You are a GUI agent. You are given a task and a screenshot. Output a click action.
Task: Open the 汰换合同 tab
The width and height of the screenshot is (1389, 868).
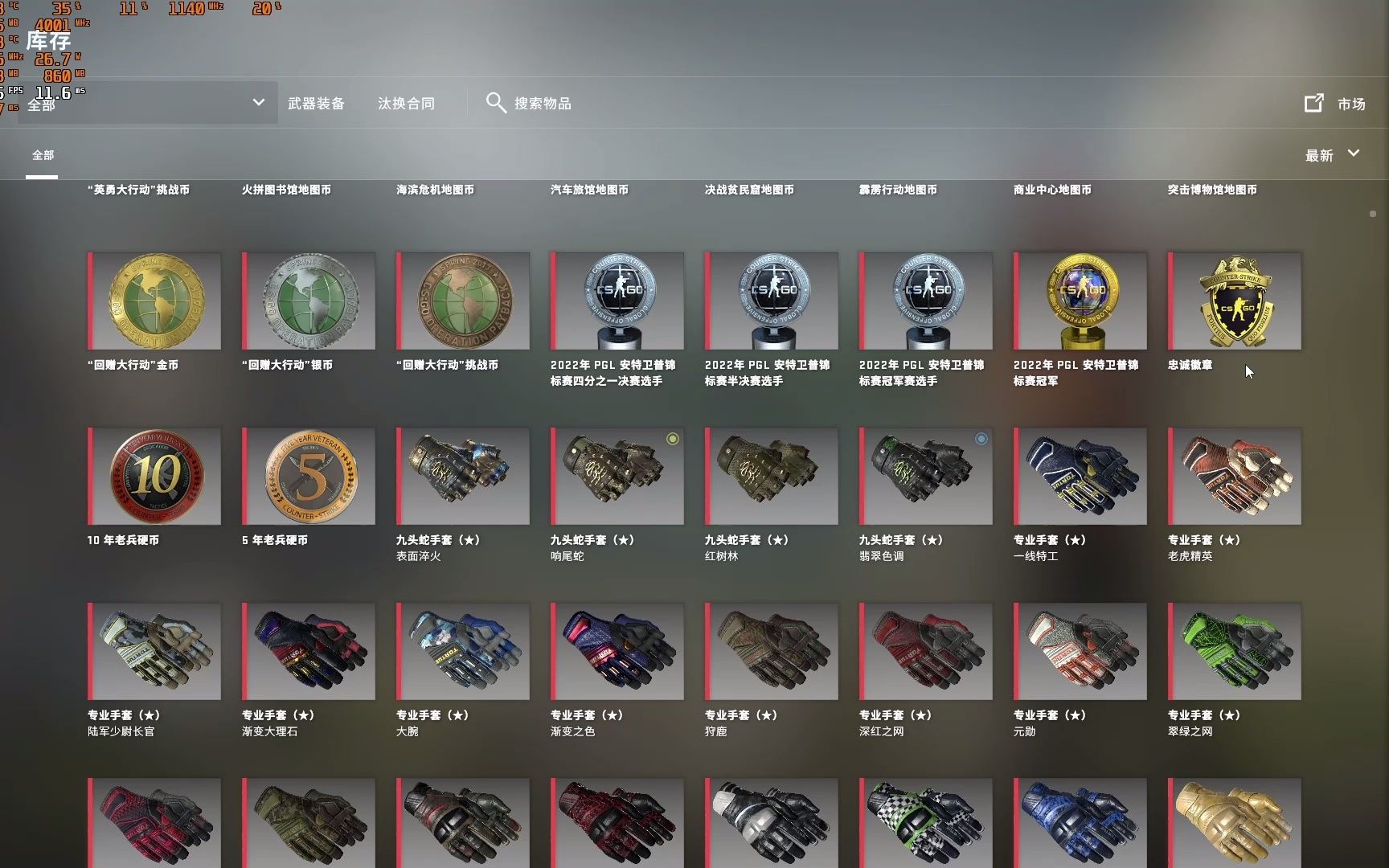[405, 103]
